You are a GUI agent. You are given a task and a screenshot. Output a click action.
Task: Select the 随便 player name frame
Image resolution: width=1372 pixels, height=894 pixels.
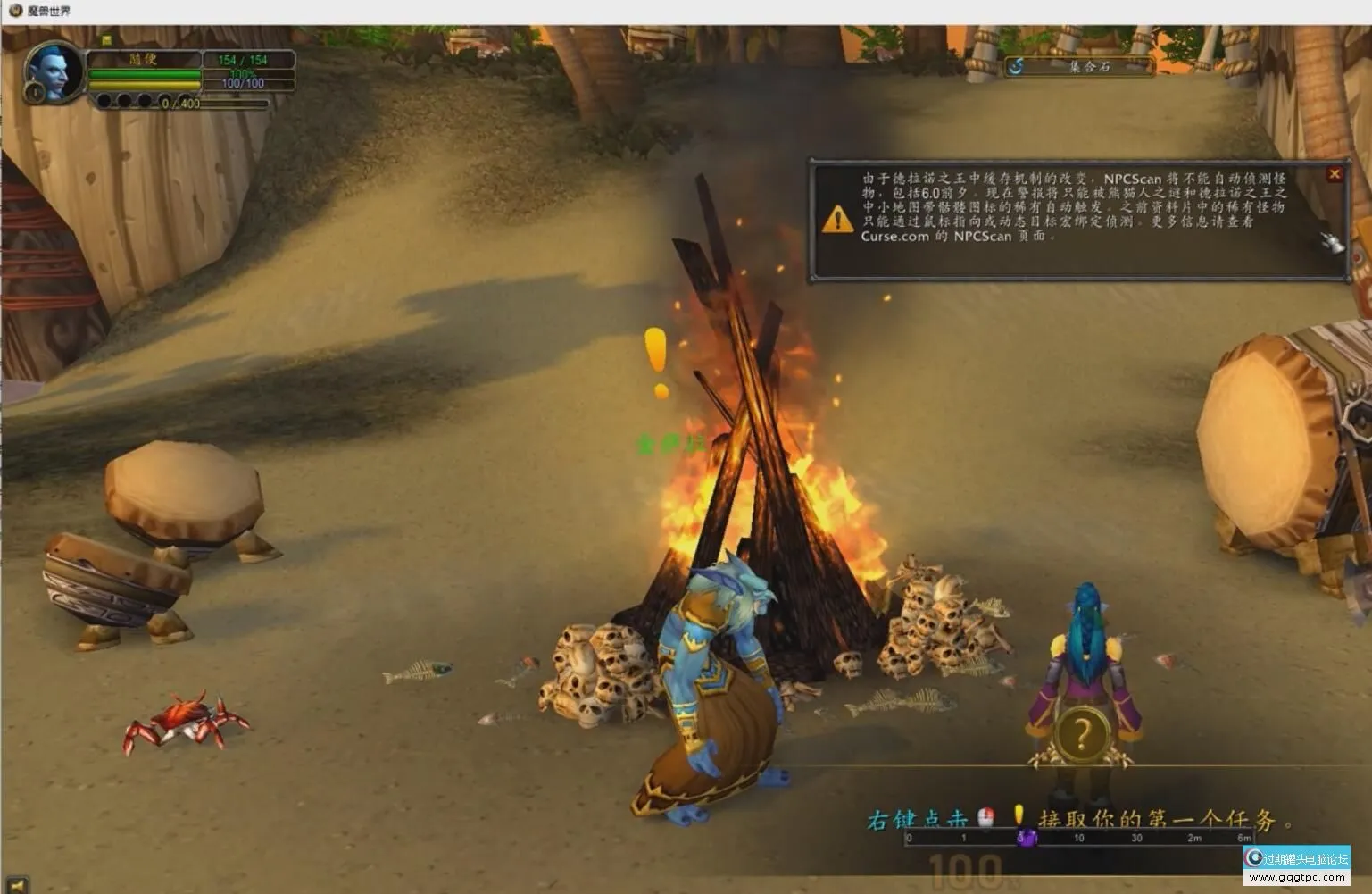pos(144,60)
